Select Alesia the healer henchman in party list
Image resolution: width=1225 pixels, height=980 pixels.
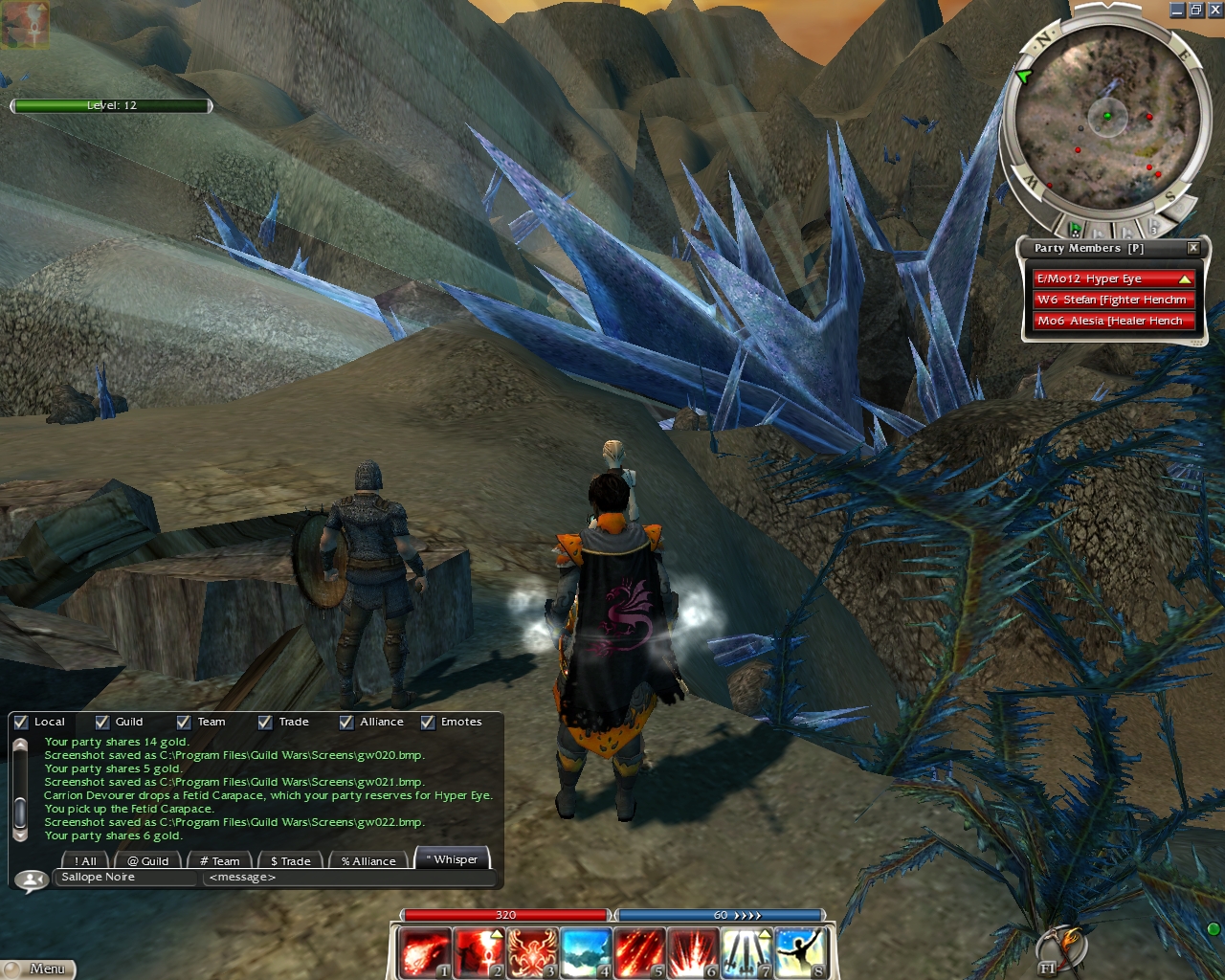click(1111, 322)
